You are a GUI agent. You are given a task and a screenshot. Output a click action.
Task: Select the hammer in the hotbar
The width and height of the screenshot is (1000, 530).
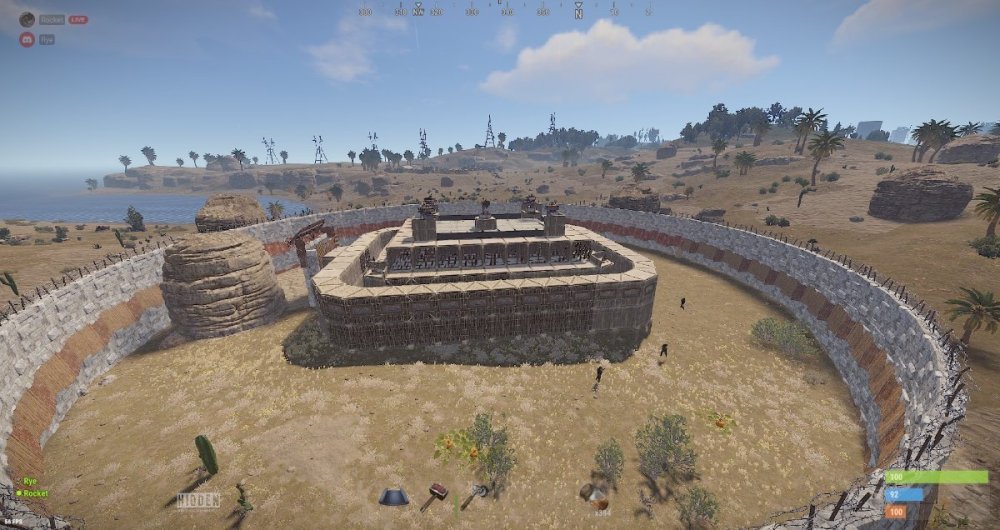(x=434, y=495)
